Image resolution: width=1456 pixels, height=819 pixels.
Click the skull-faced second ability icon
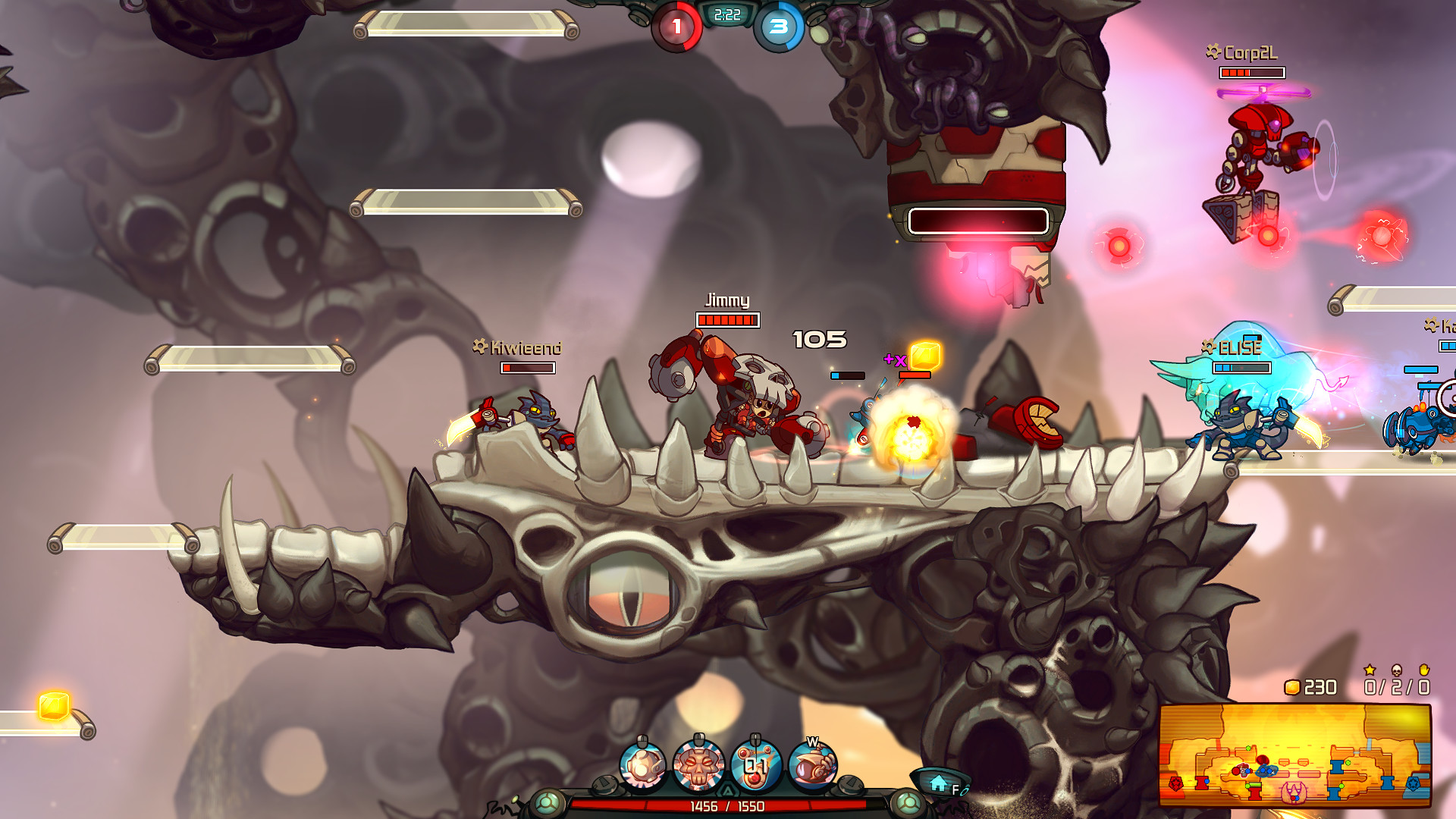(x=698, y=766)
